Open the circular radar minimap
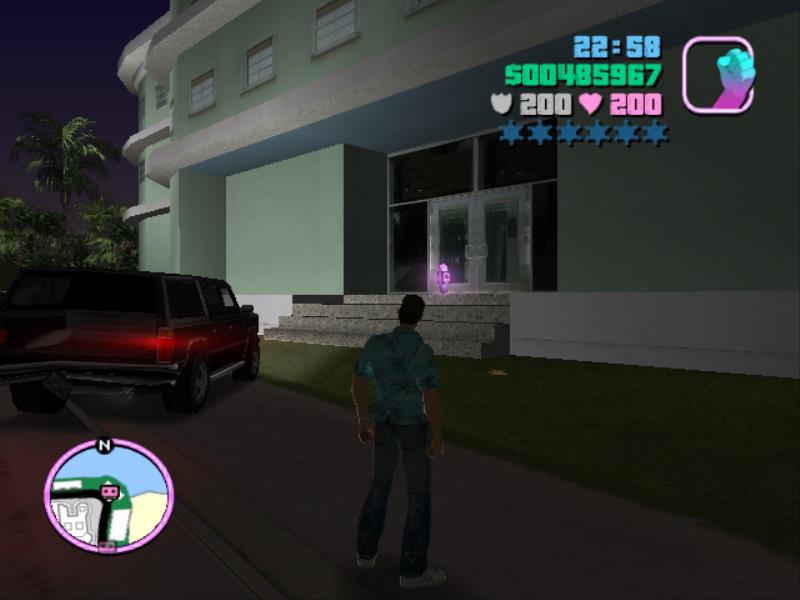This screenshot has height=600, width=800. (108, 495)
